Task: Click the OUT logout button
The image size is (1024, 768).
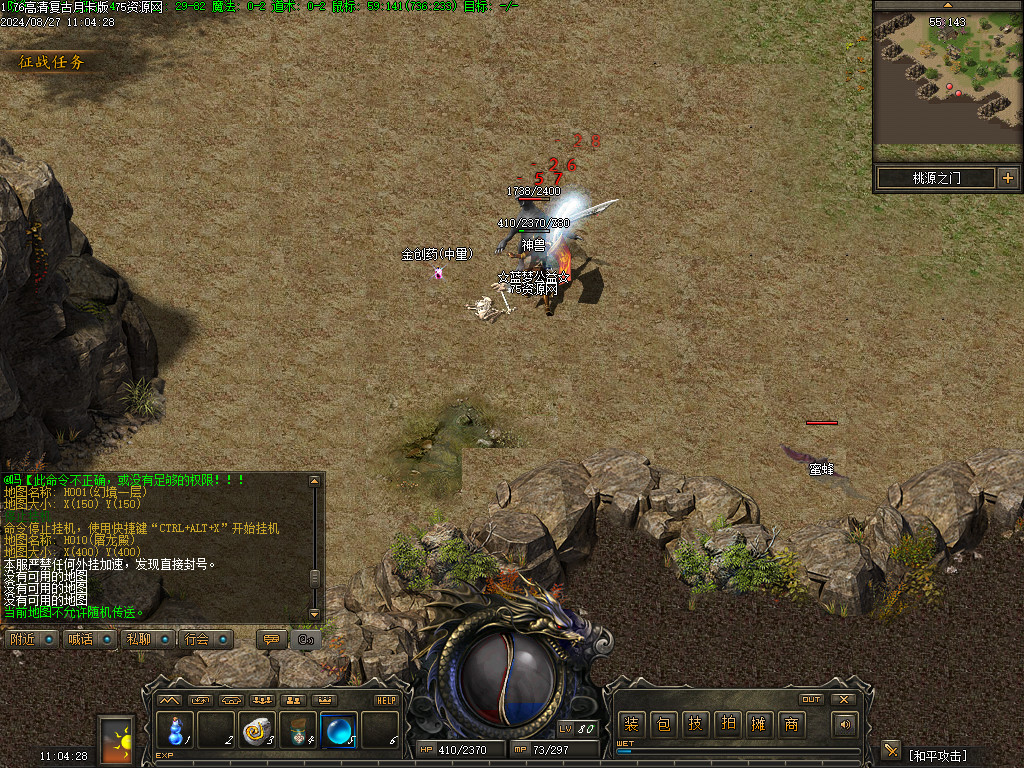Action: (811, 699)
